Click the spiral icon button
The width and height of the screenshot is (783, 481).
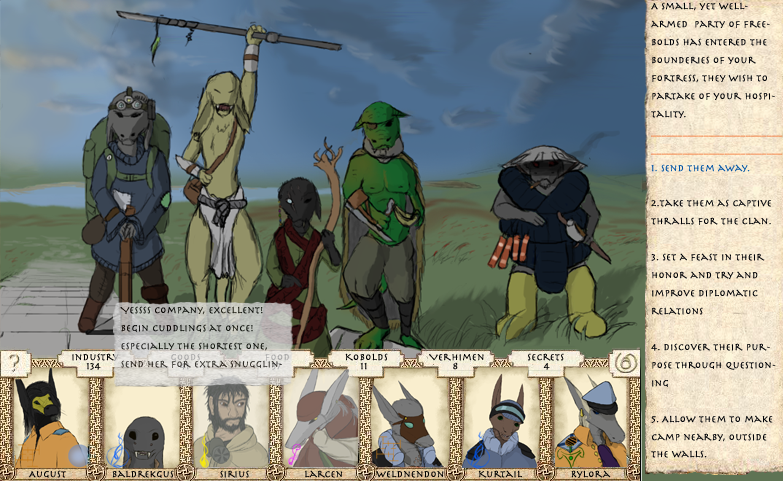625,362
